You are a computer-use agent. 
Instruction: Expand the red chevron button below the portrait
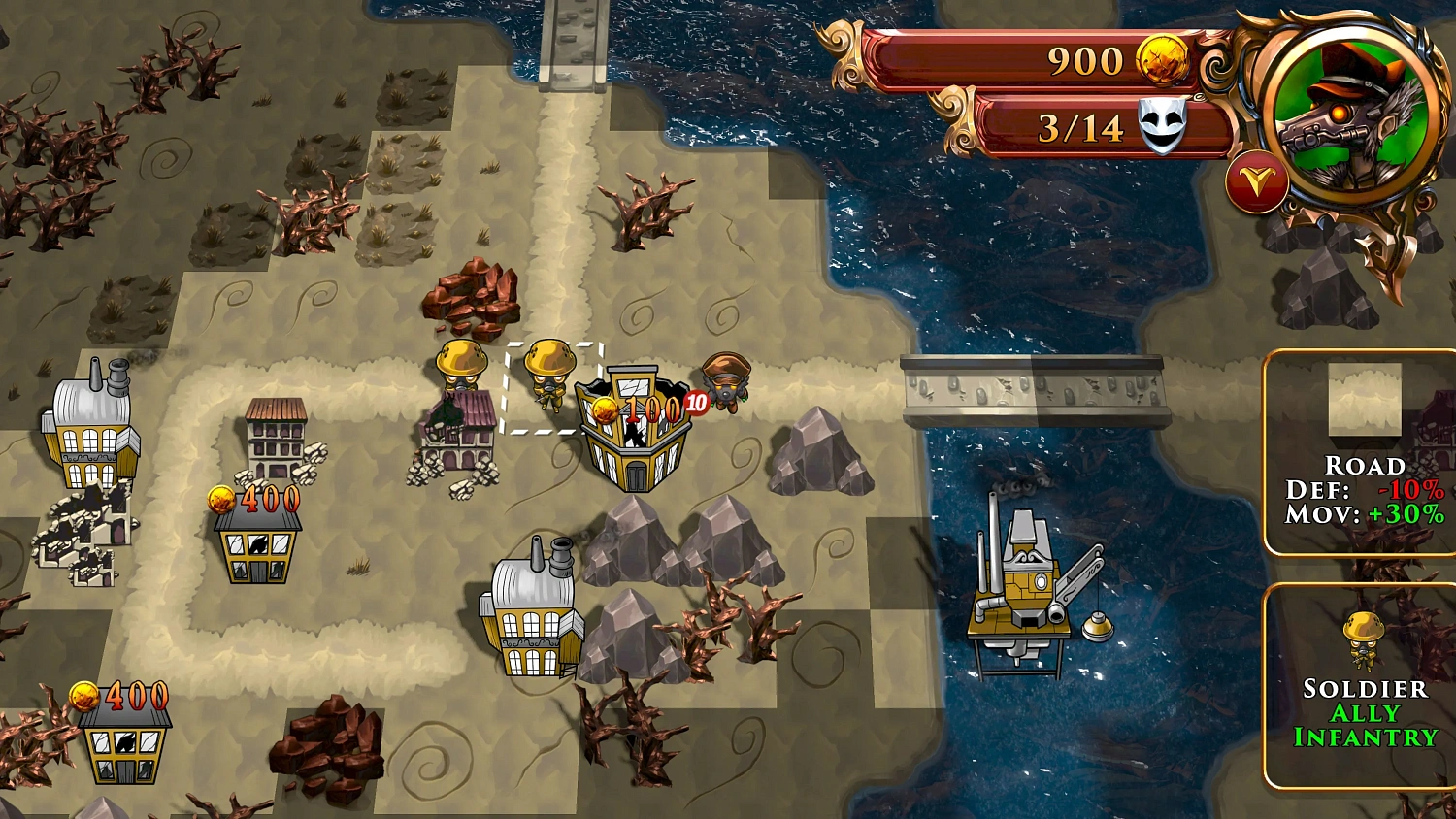pos(1257,180)
